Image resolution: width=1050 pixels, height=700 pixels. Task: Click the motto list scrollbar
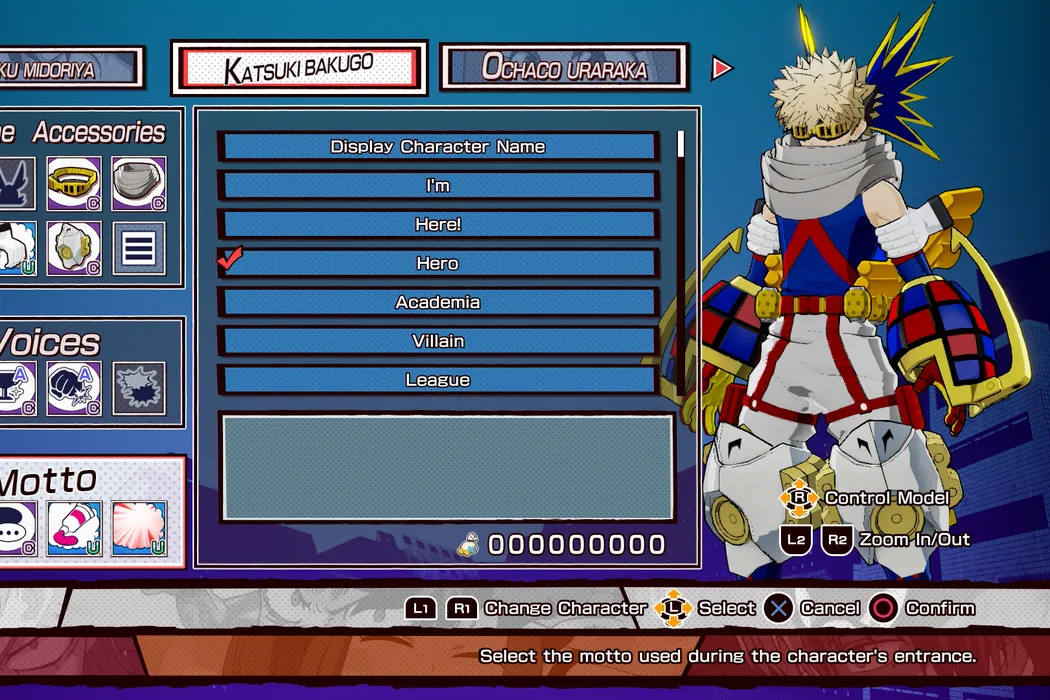point(681,260)
